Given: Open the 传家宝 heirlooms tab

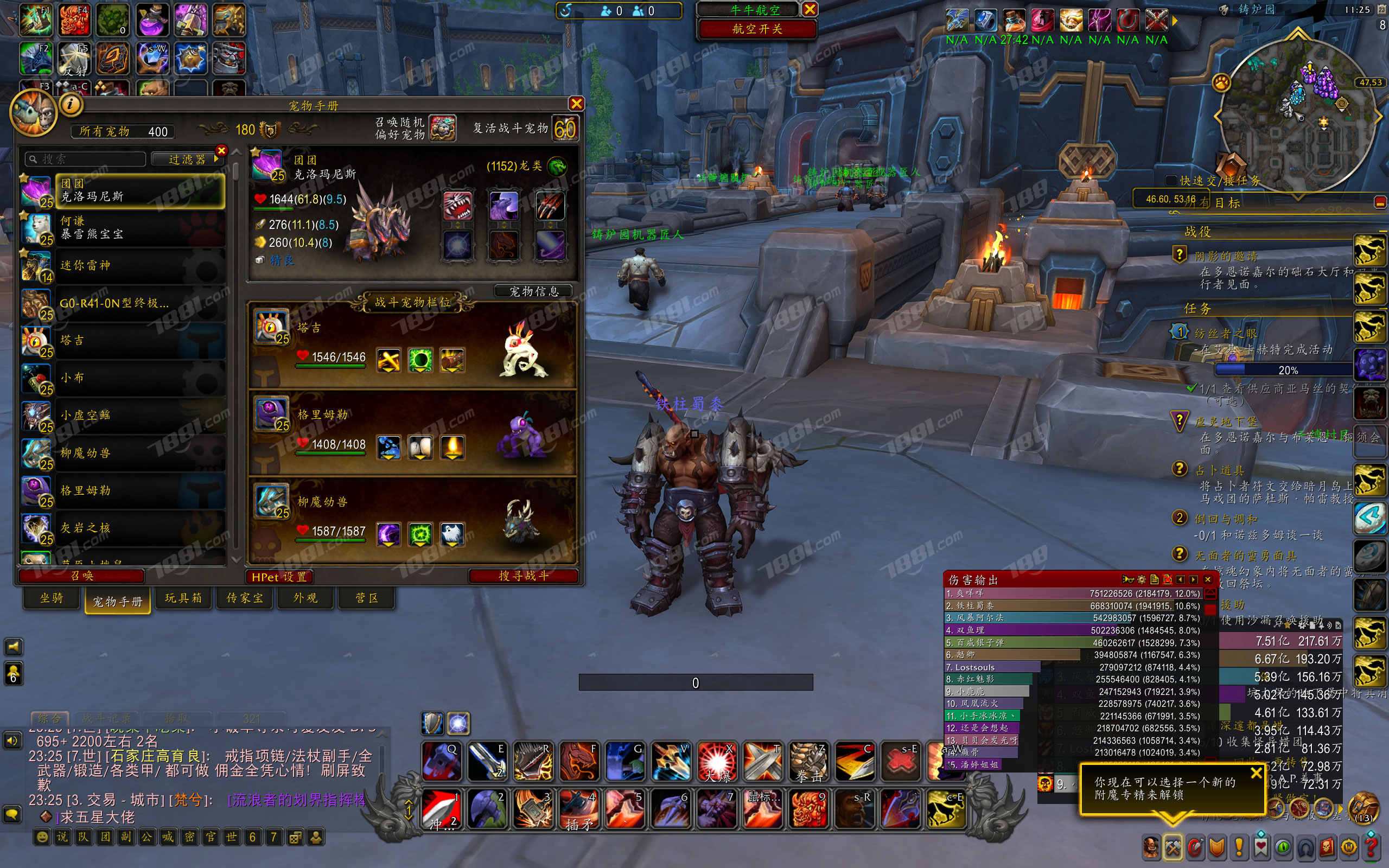Looking at the screenshot, I should [x=245, y=598].
